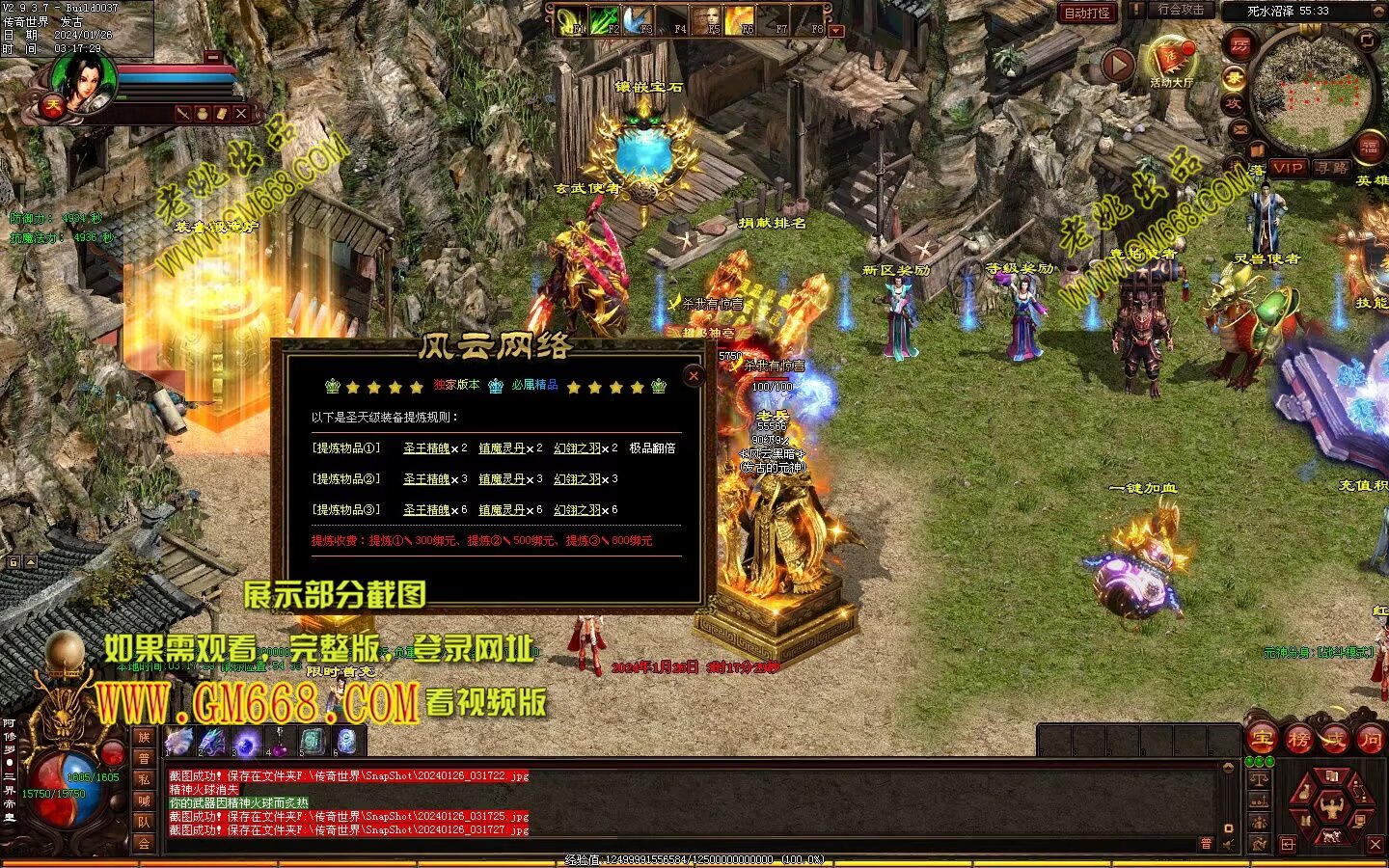Activate the 寻路 pathfinding button
This screenshot has height=868, width=1389.
pyautogui.click(x=1332, y=168)
